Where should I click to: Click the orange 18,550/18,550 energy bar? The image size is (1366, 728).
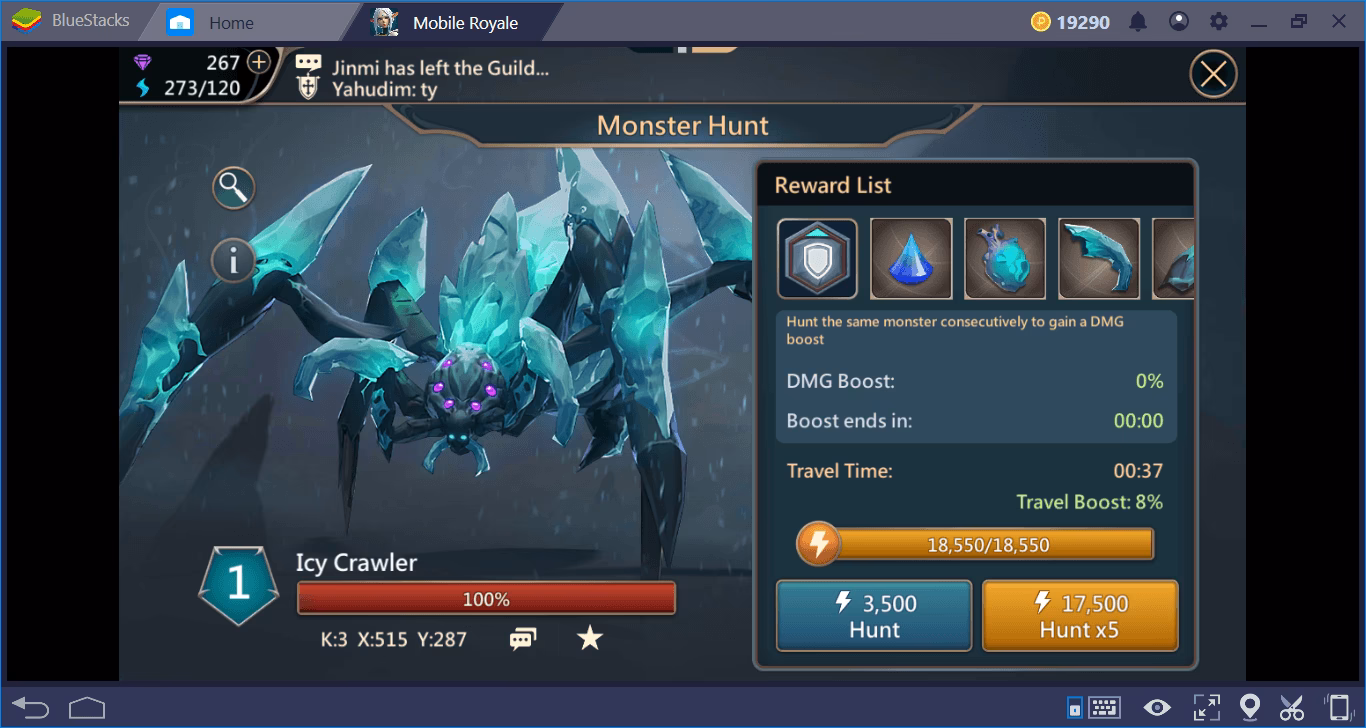974,544
